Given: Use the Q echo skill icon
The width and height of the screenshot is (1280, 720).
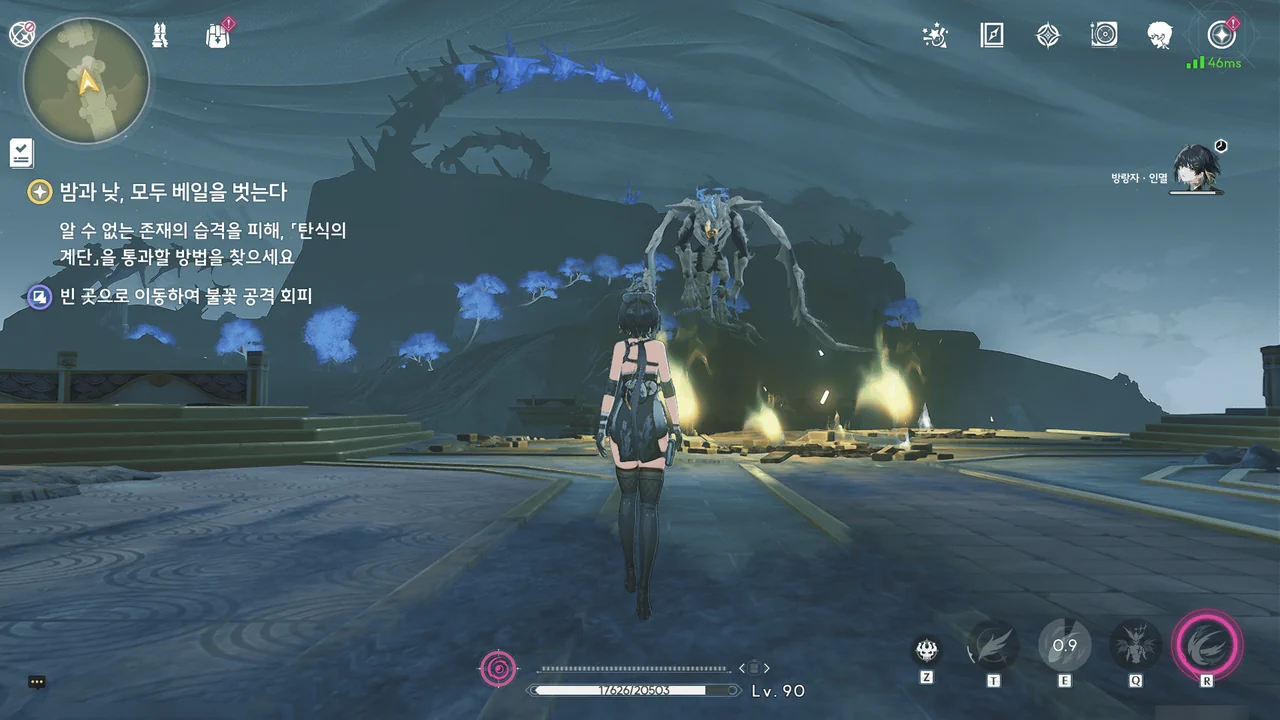Looking at the screenshot, I should coord(1136,645).
